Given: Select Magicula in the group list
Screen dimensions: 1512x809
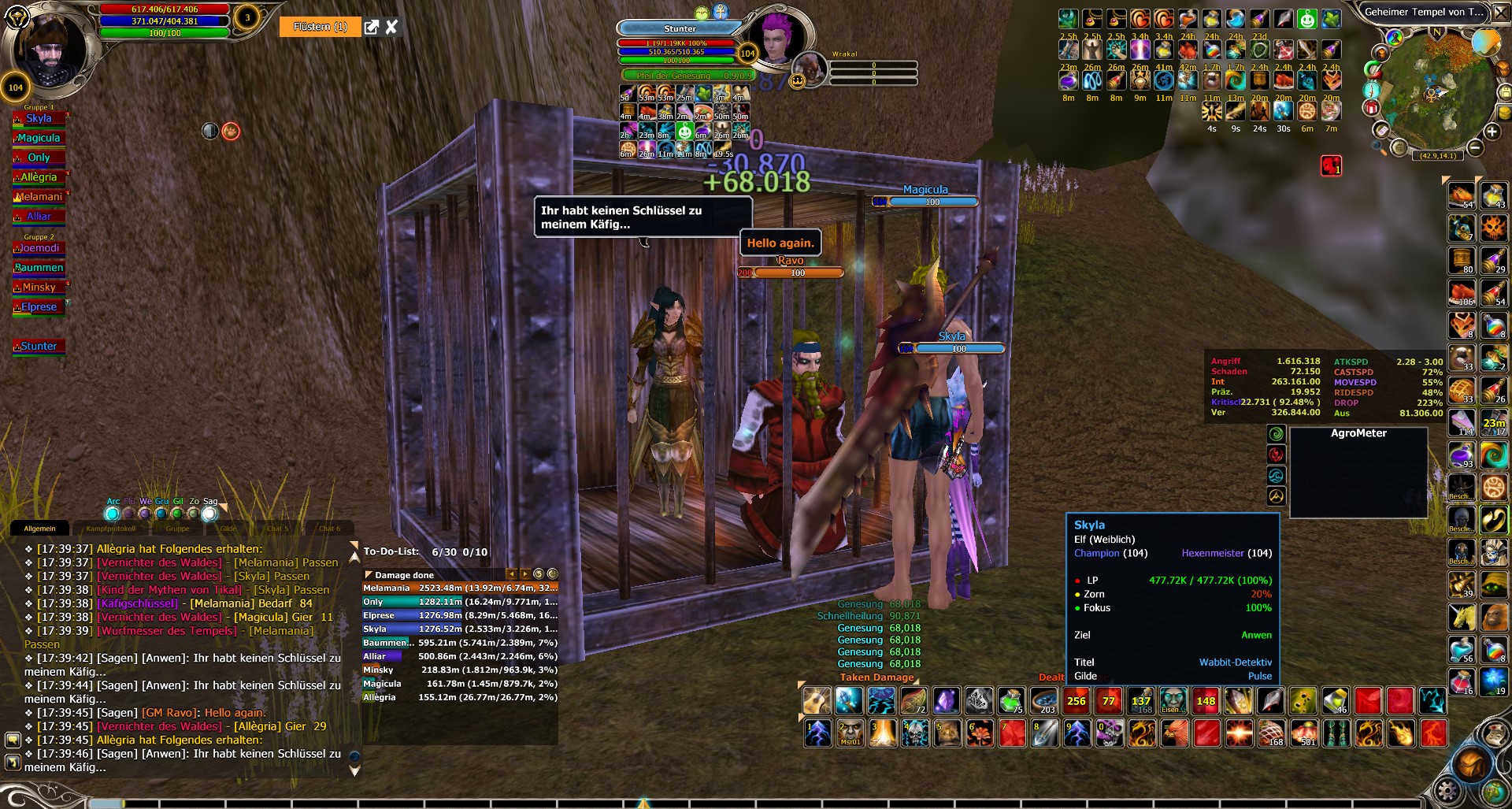Looking at the screenshot, I should (39, 139).
